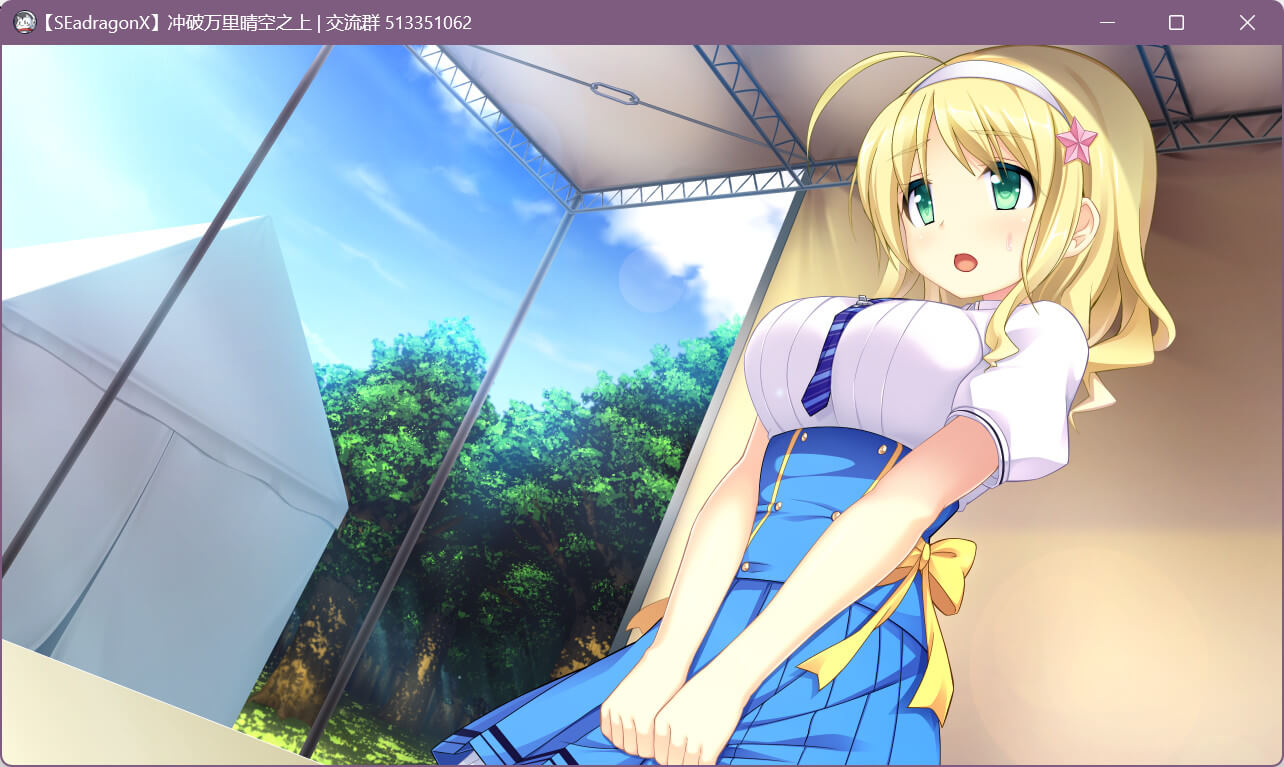Viewport: 1284px width, 767px height.
Task: Maximize the game window
Action: (x=1176, y=22)
